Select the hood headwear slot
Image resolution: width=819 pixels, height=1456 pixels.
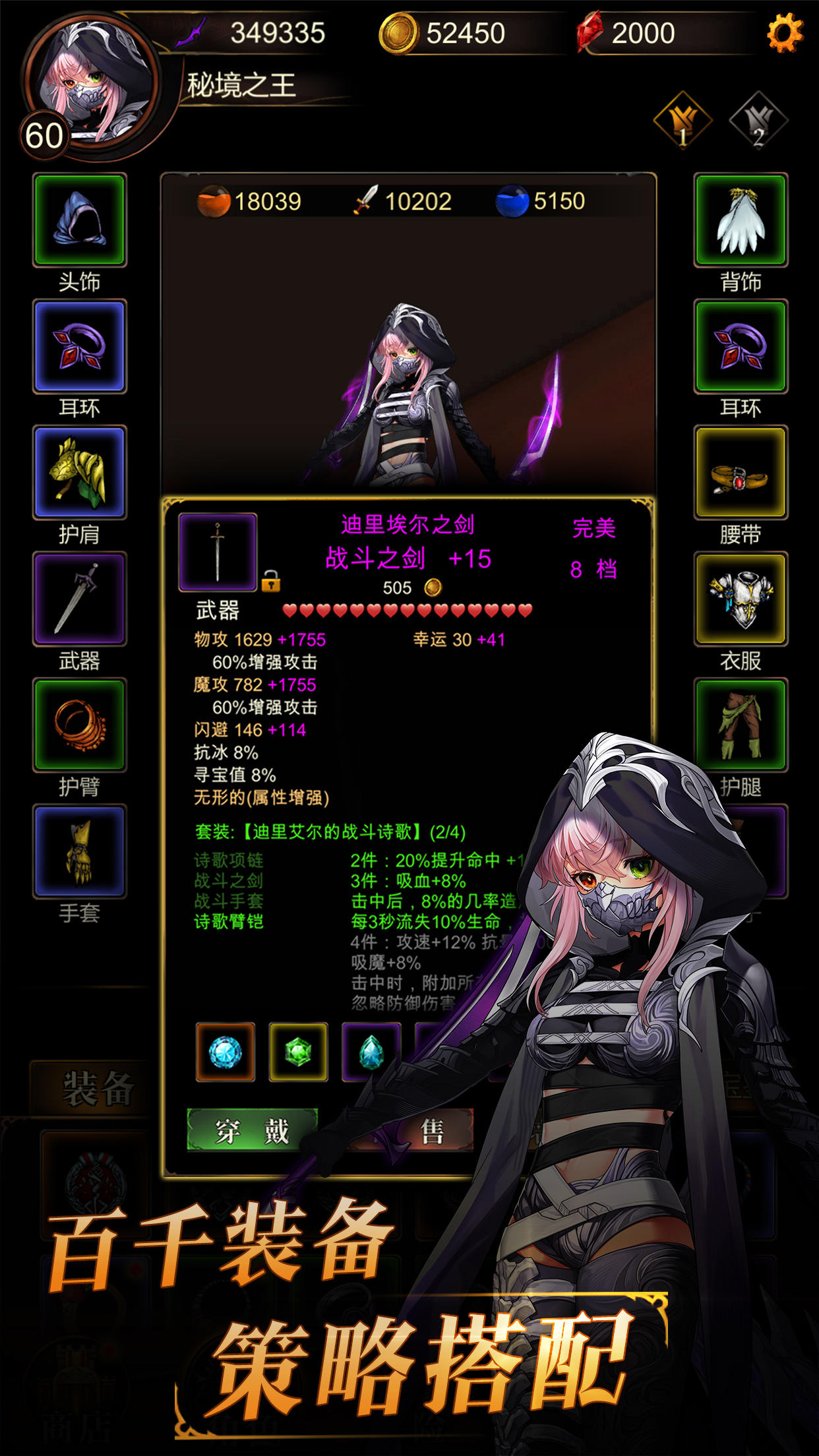coord(79,220)
